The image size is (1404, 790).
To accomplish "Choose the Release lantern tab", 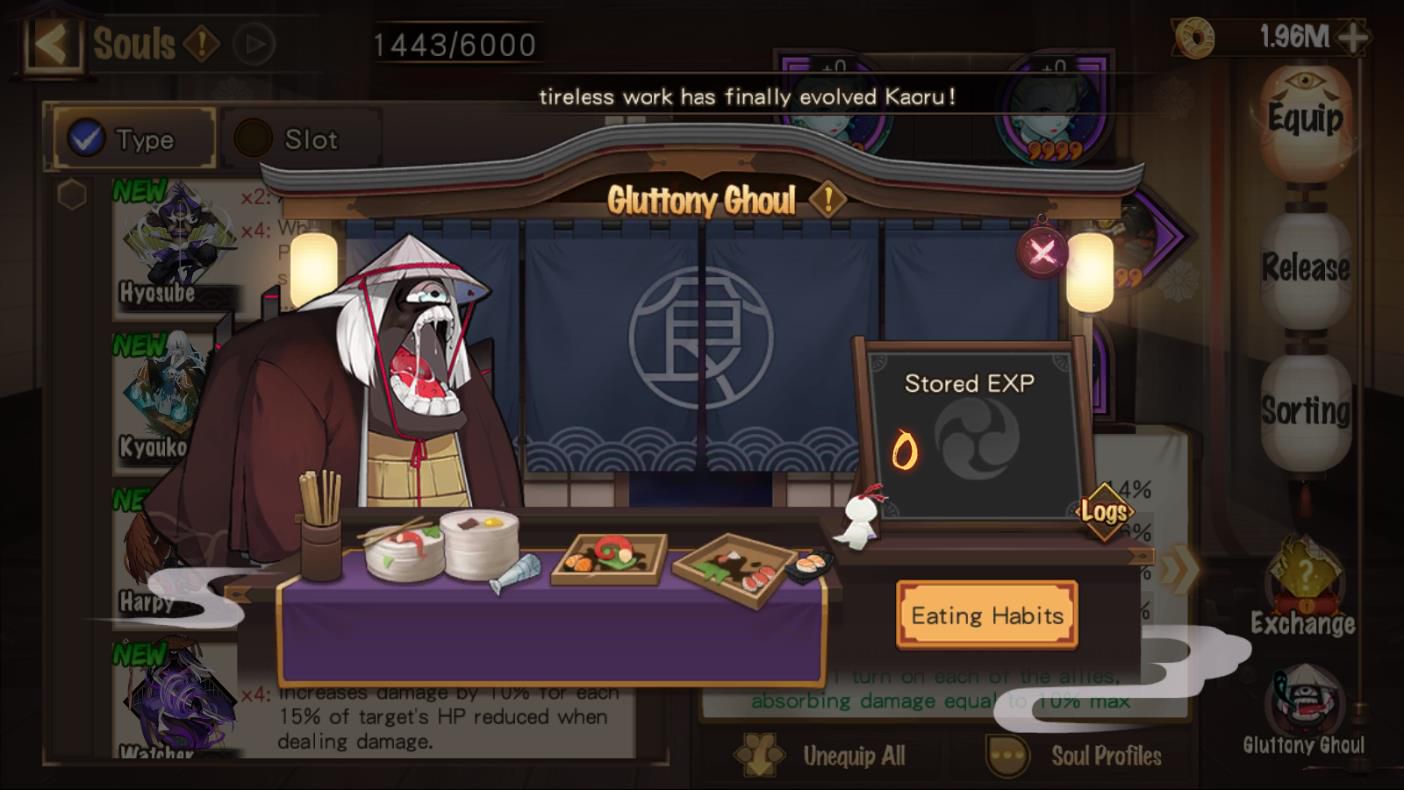I will pos(1305,268).
